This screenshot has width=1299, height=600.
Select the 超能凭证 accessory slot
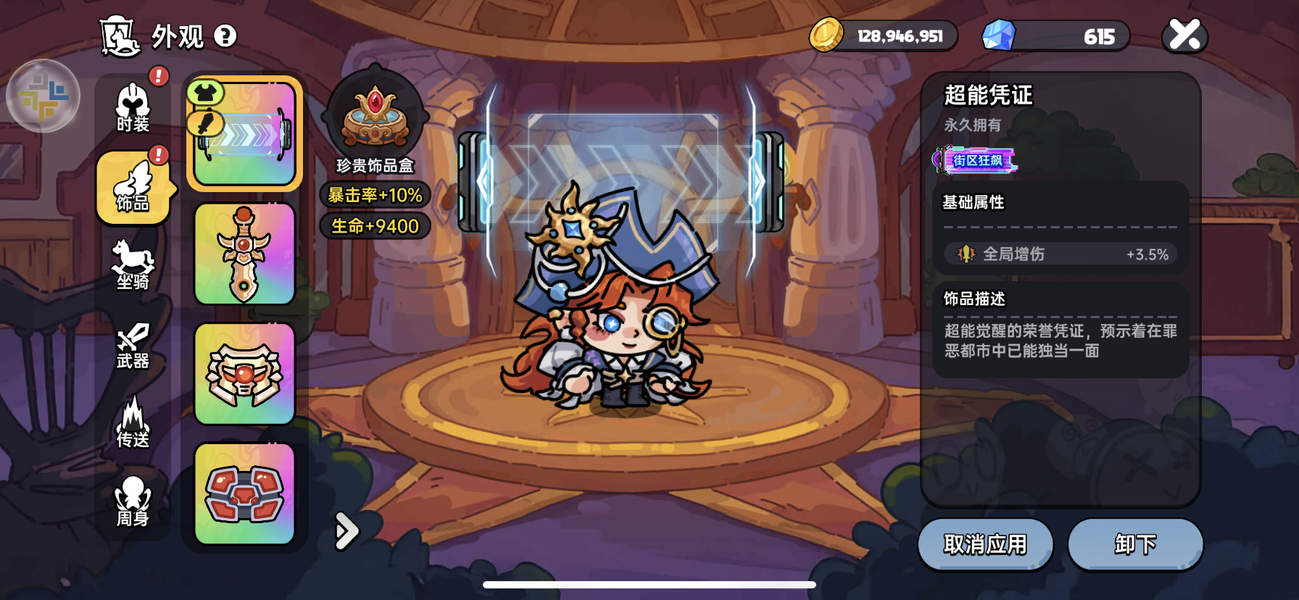245,134
